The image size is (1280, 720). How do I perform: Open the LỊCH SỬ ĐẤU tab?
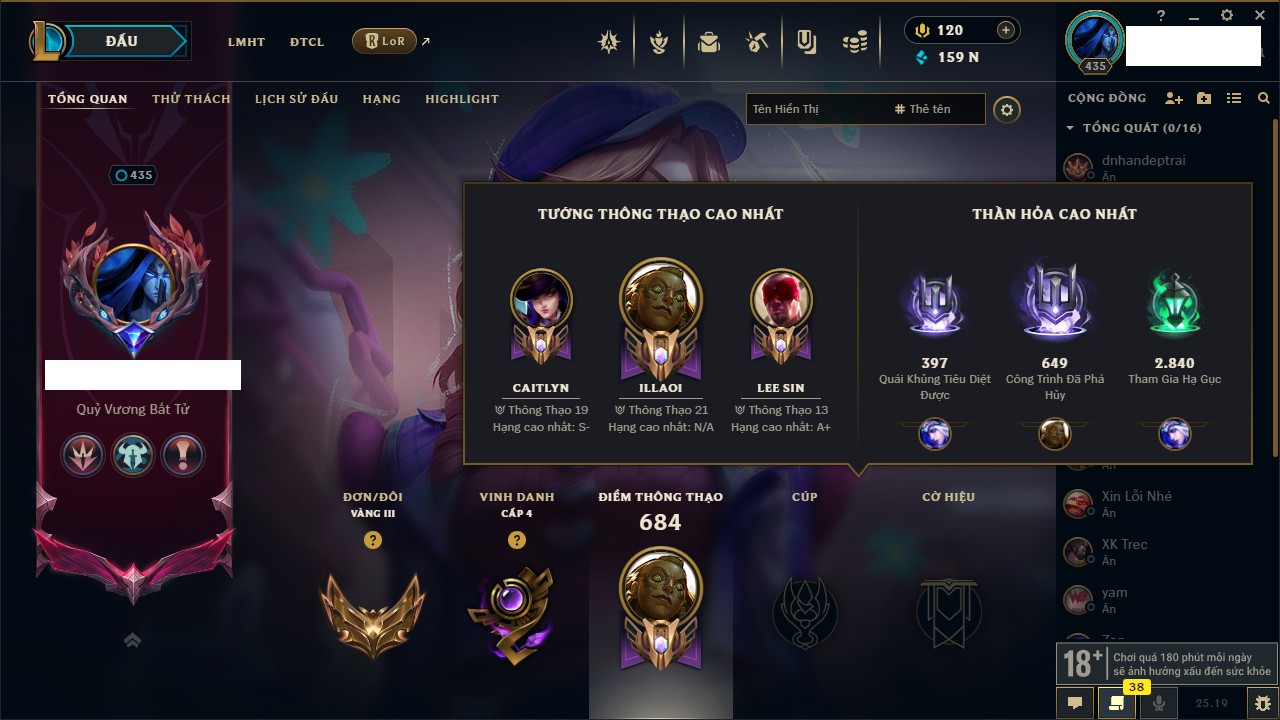pyautogui.click(x=296, y=99)
